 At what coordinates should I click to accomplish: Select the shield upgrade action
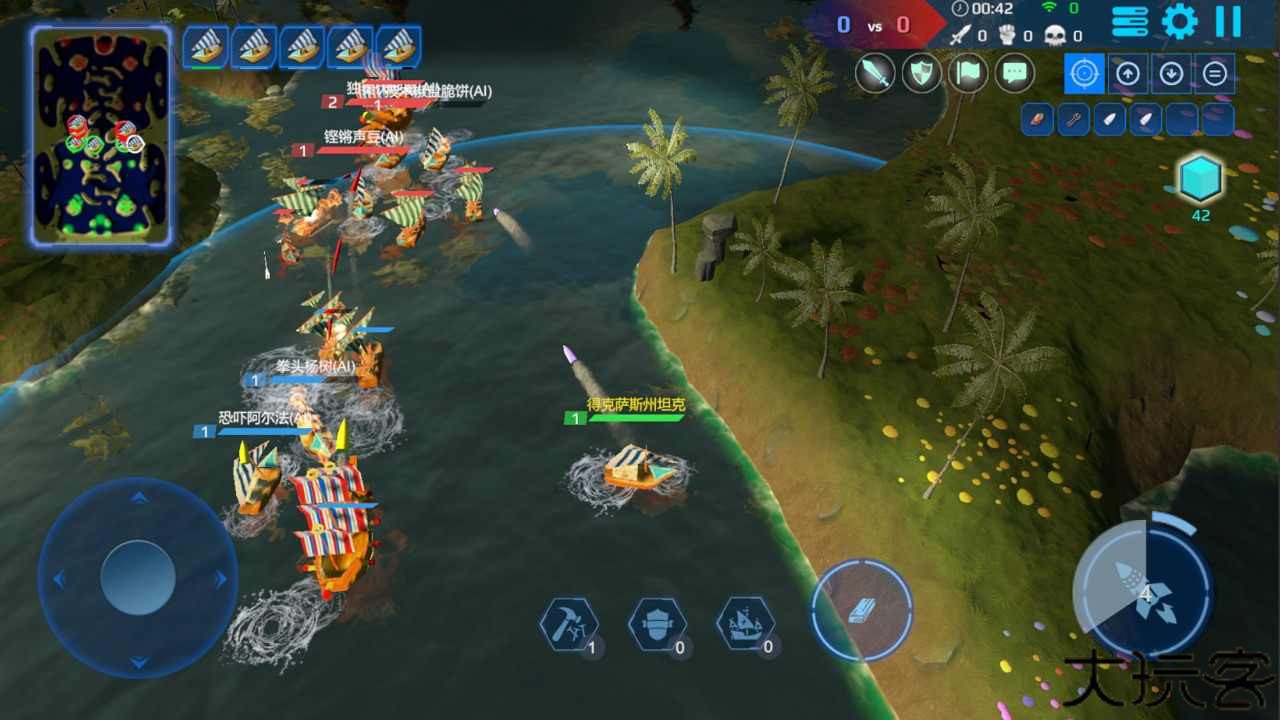657,623
